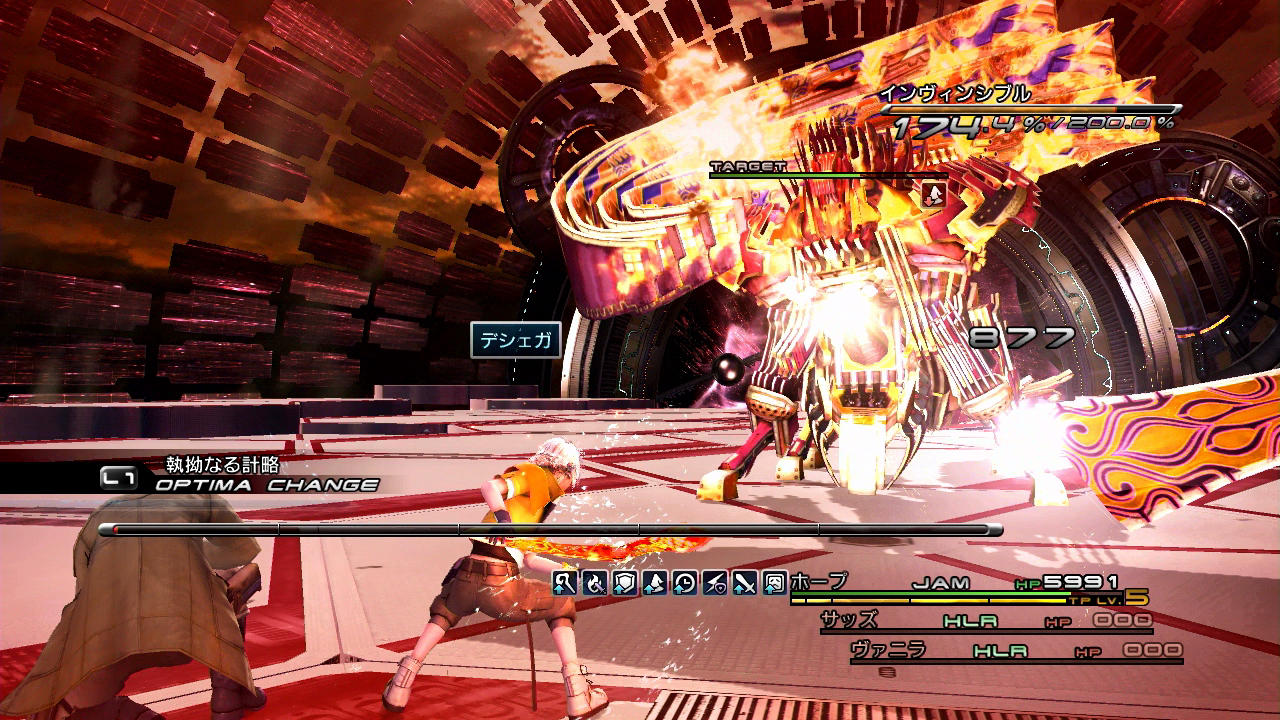Click the Shell wizard hat buff icon
This screenshot has width=1280, height=720.
[655, 582]
